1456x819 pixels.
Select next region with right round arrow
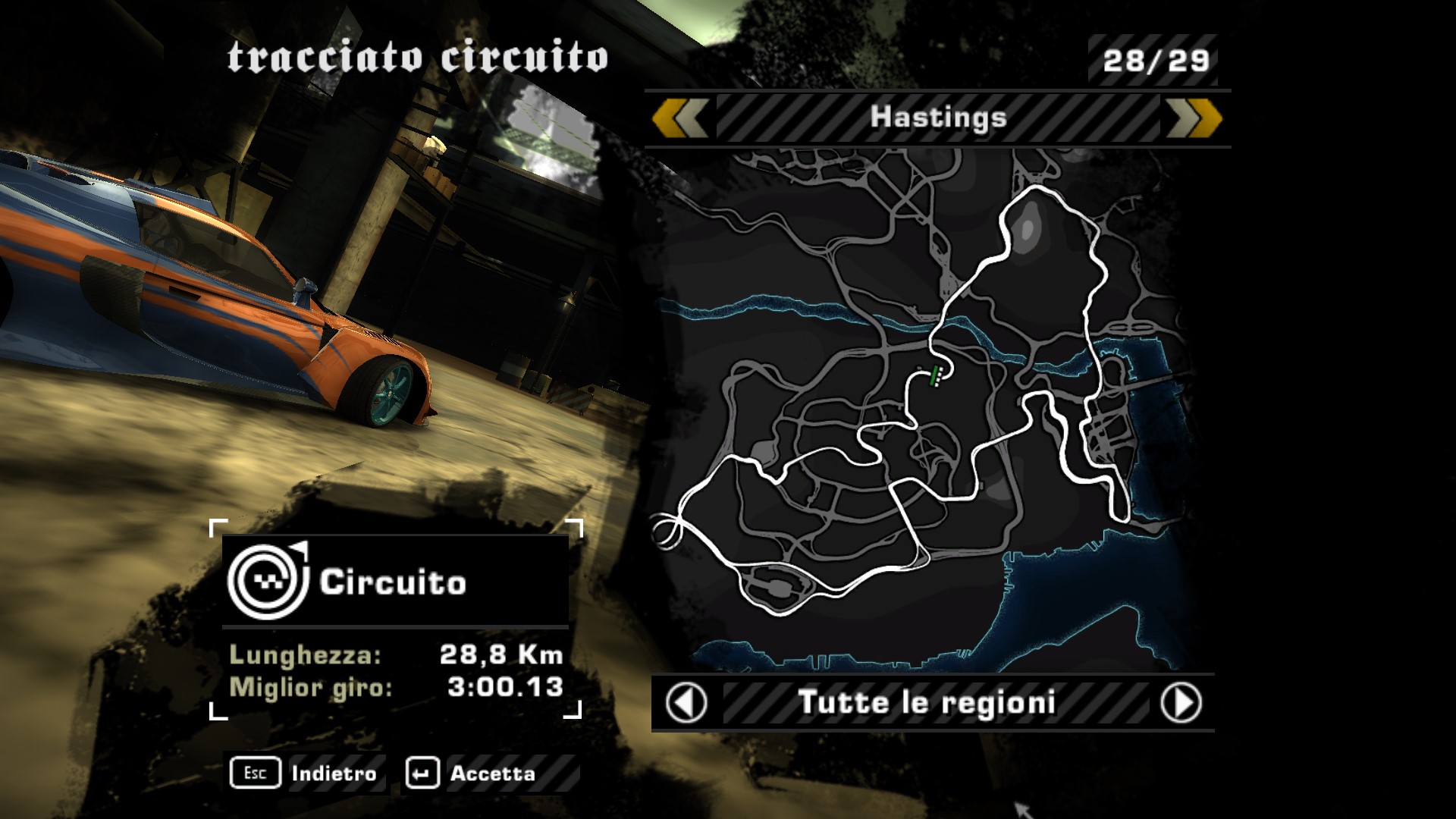point(1181,703)
